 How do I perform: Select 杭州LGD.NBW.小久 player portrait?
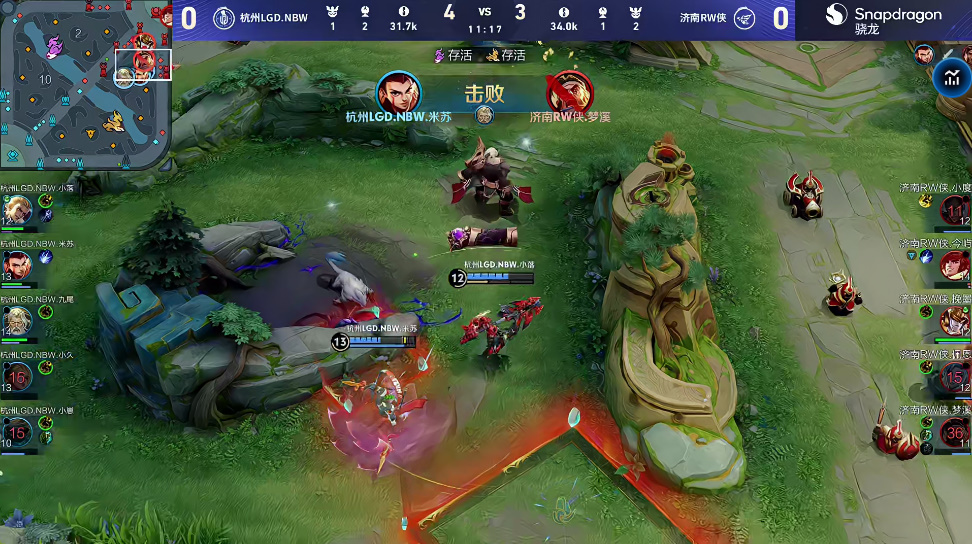click(x=17, y=376)
